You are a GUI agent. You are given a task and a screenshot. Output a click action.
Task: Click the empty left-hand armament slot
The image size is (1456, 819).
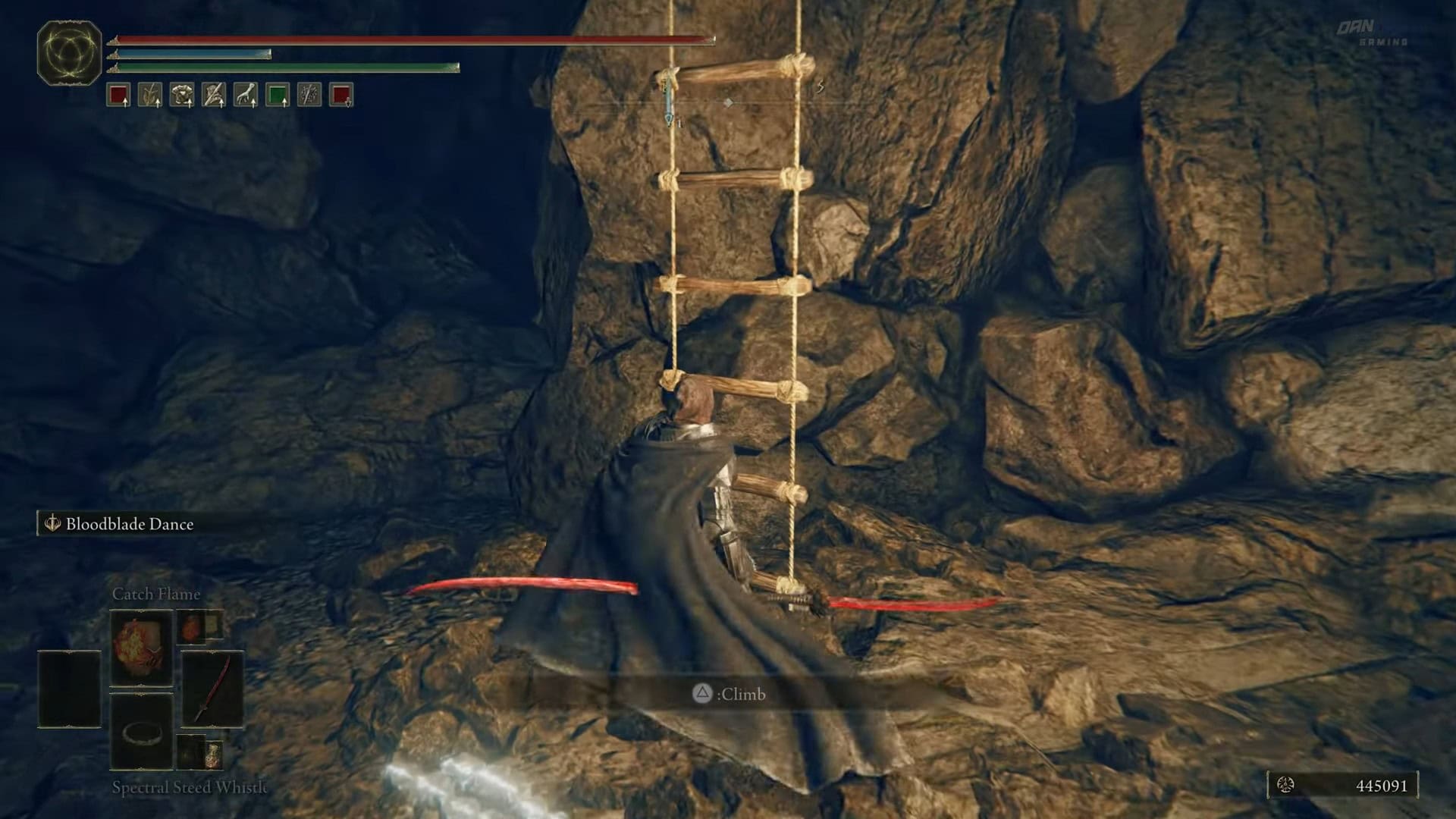point(69,689)
